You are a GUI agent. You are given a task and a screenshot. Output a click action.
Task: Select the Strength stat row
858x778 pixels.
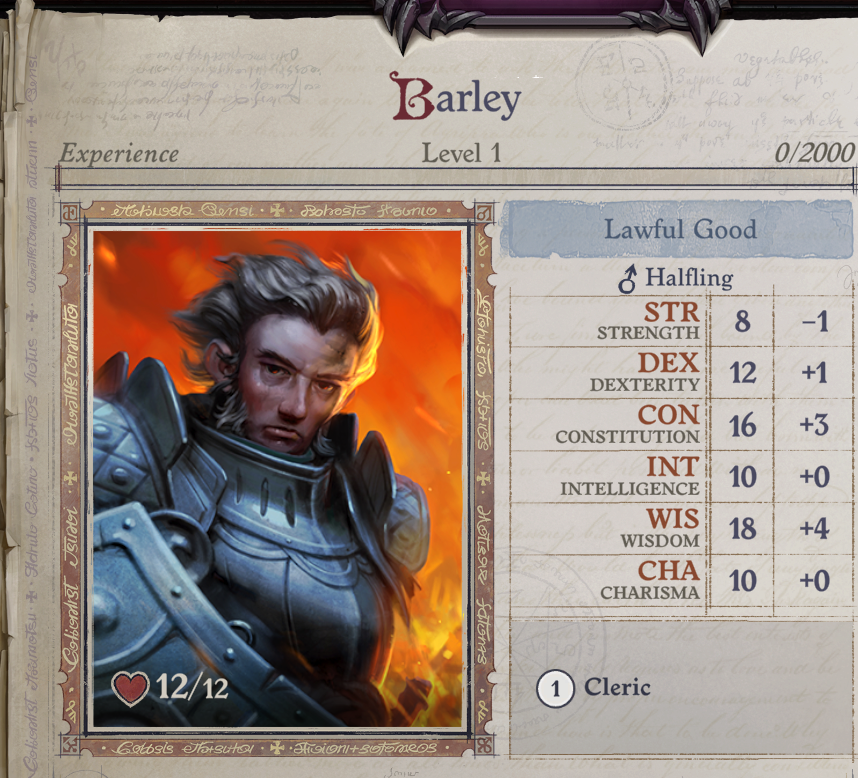pyautogui.click(x=680, y=321)
